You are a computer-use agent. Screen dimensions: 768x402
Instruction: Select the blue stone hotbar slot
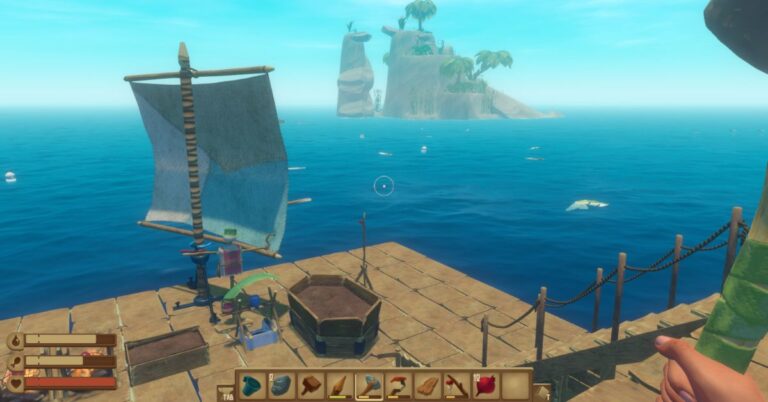[x=281, y=385]
